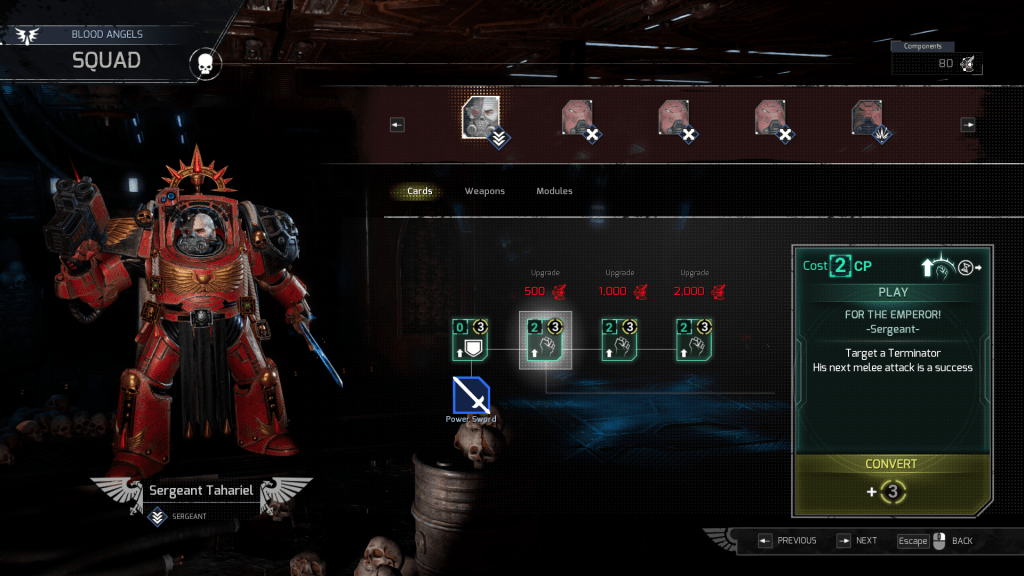Show the previous squad members with the left arrow
The image size is (1024, 576).
click(x=397, y=125)
